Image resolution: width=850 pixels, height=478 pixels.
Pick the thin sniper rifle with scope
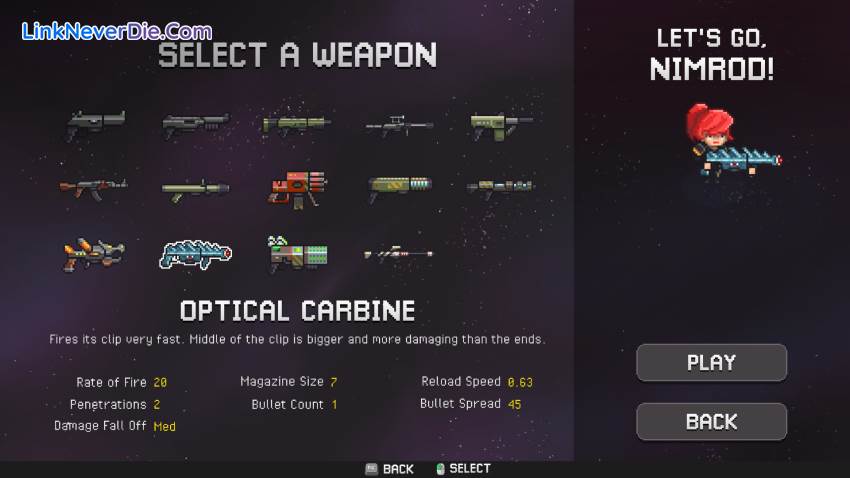(x=399, y=125)
